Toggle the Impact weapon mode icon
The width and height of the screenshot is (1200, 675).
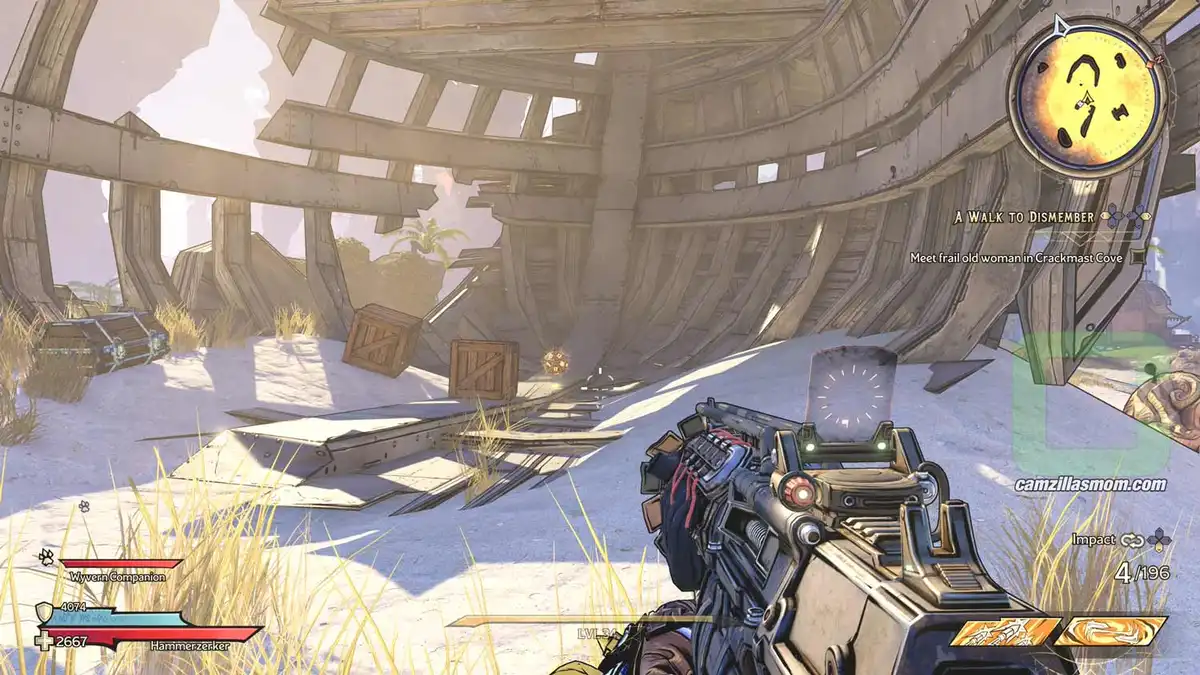[x=1132, y=540]
